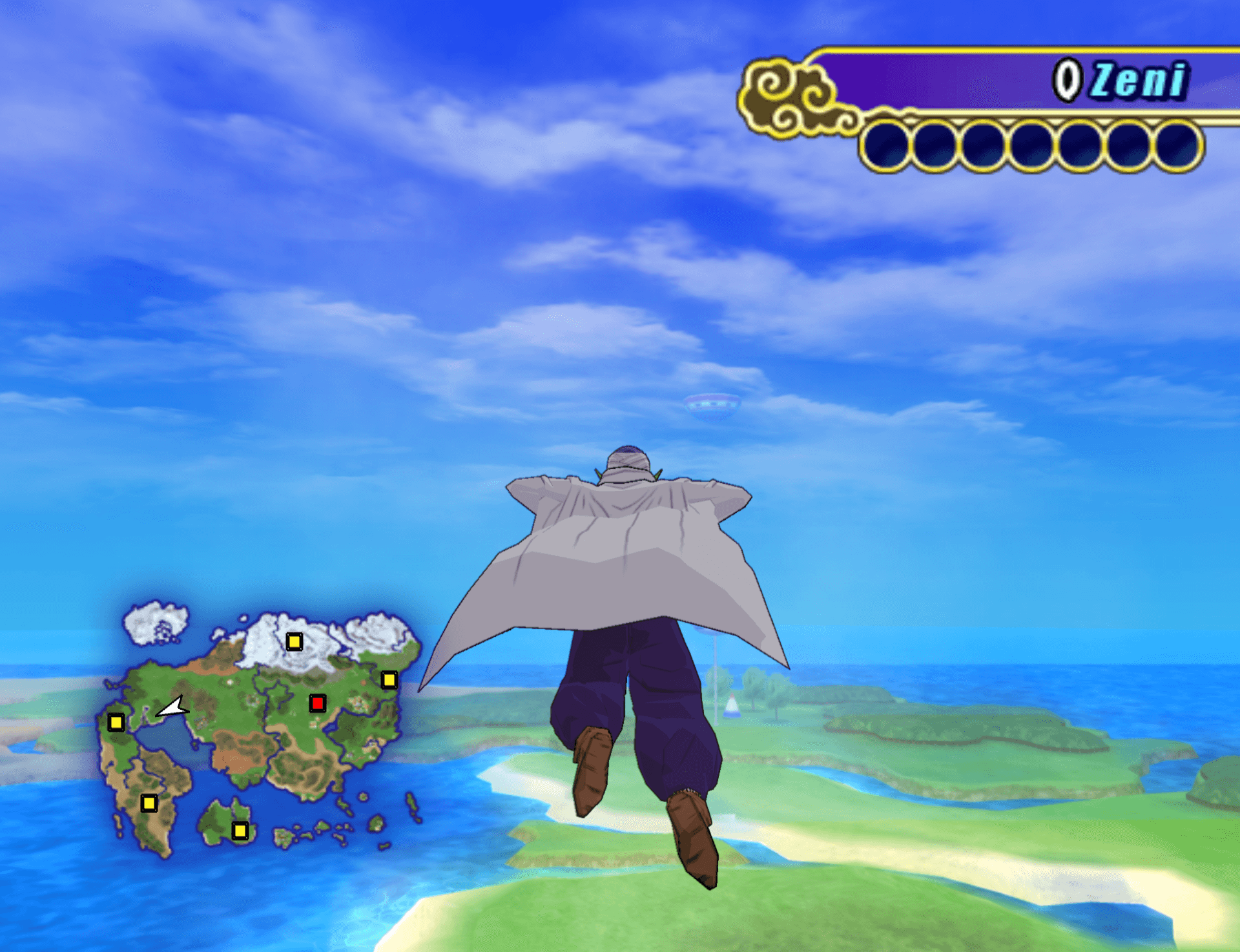1240x952 pixels.
Task: Click the yellow marker on the western coast
Action: coord(116,723)
